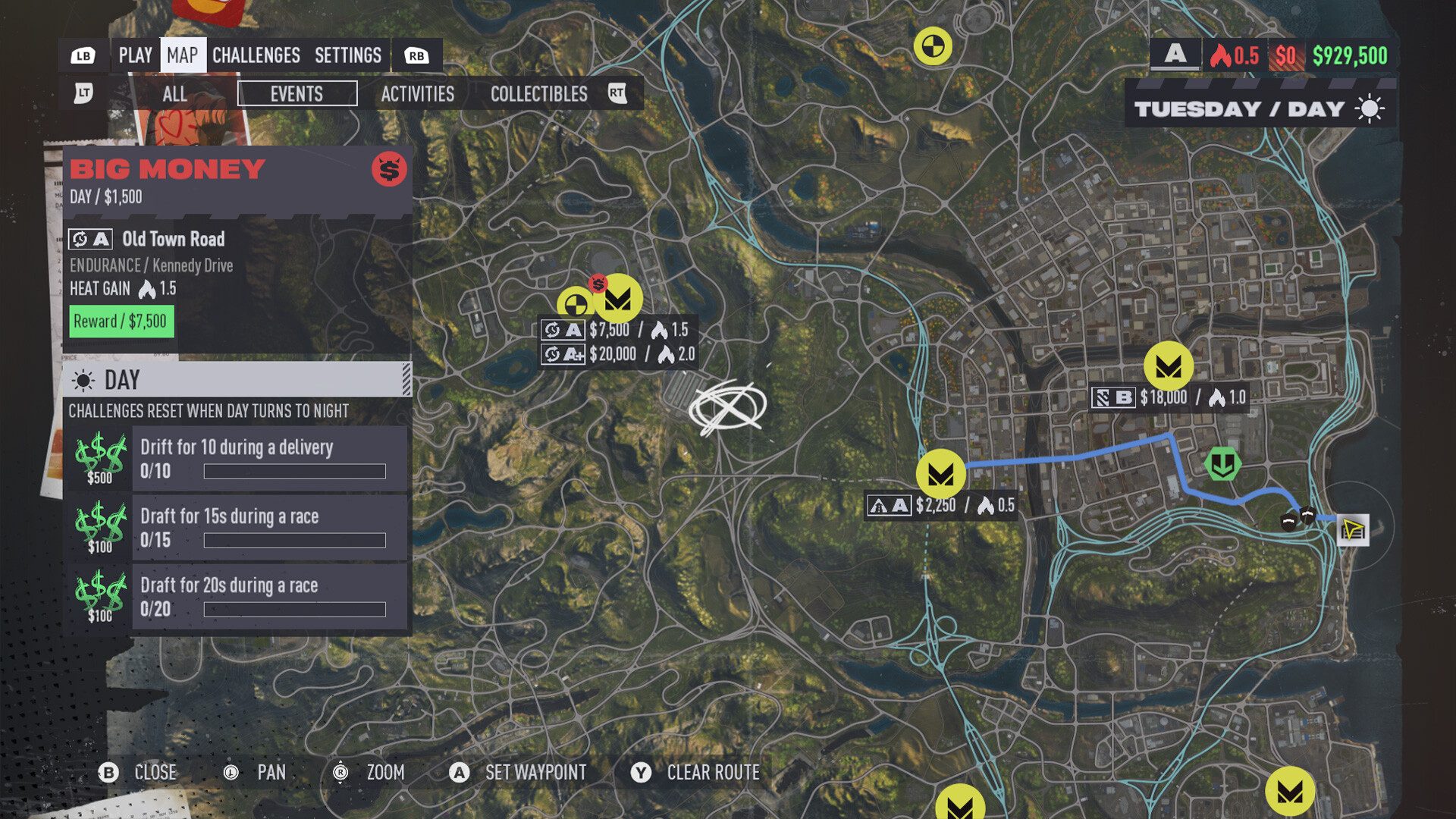Choose the Old Town Road event marker
Screen dimensions: 1456x819
618,298
